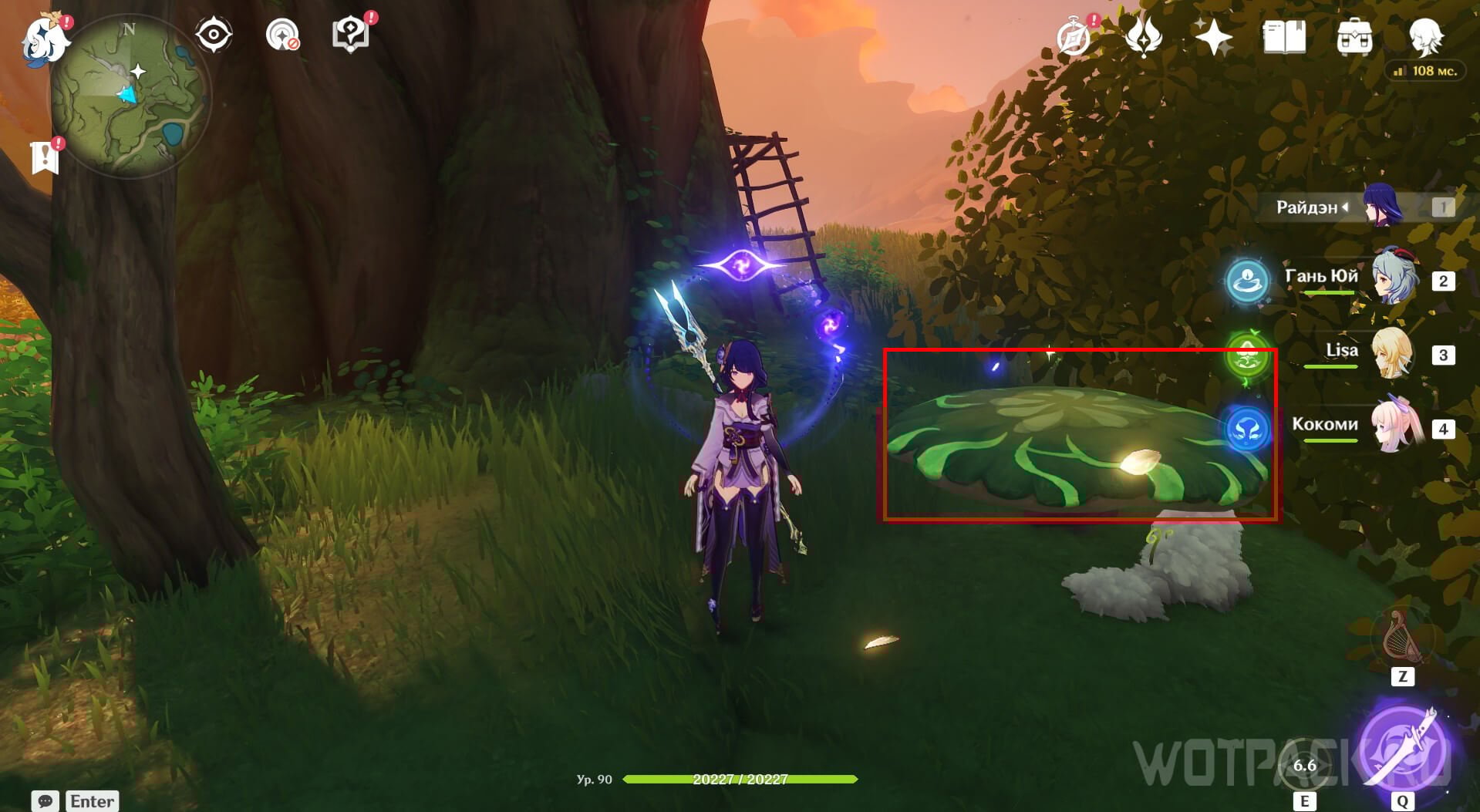Use the lyre gadget icon
This screenshot has width=1480, height=812.
pos(1402,638)
